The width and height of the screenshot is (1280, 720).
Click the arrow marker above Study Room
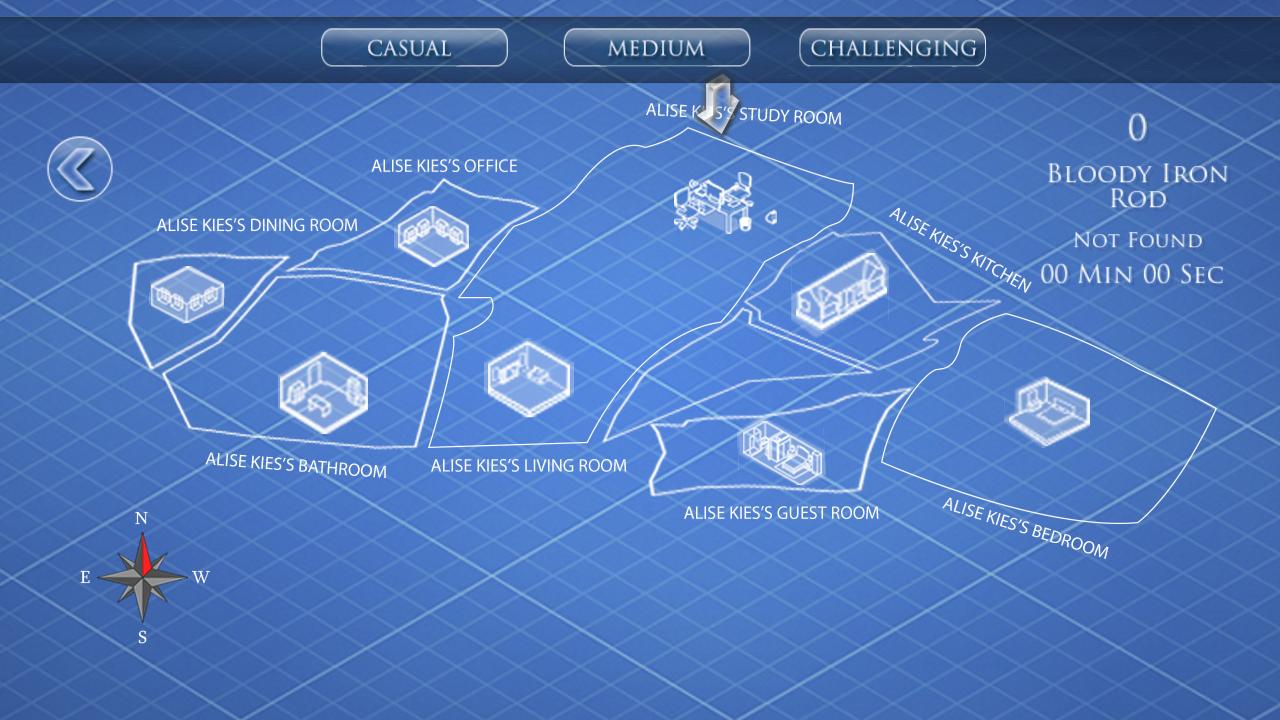pyautogui.click(x=716, y=103)
